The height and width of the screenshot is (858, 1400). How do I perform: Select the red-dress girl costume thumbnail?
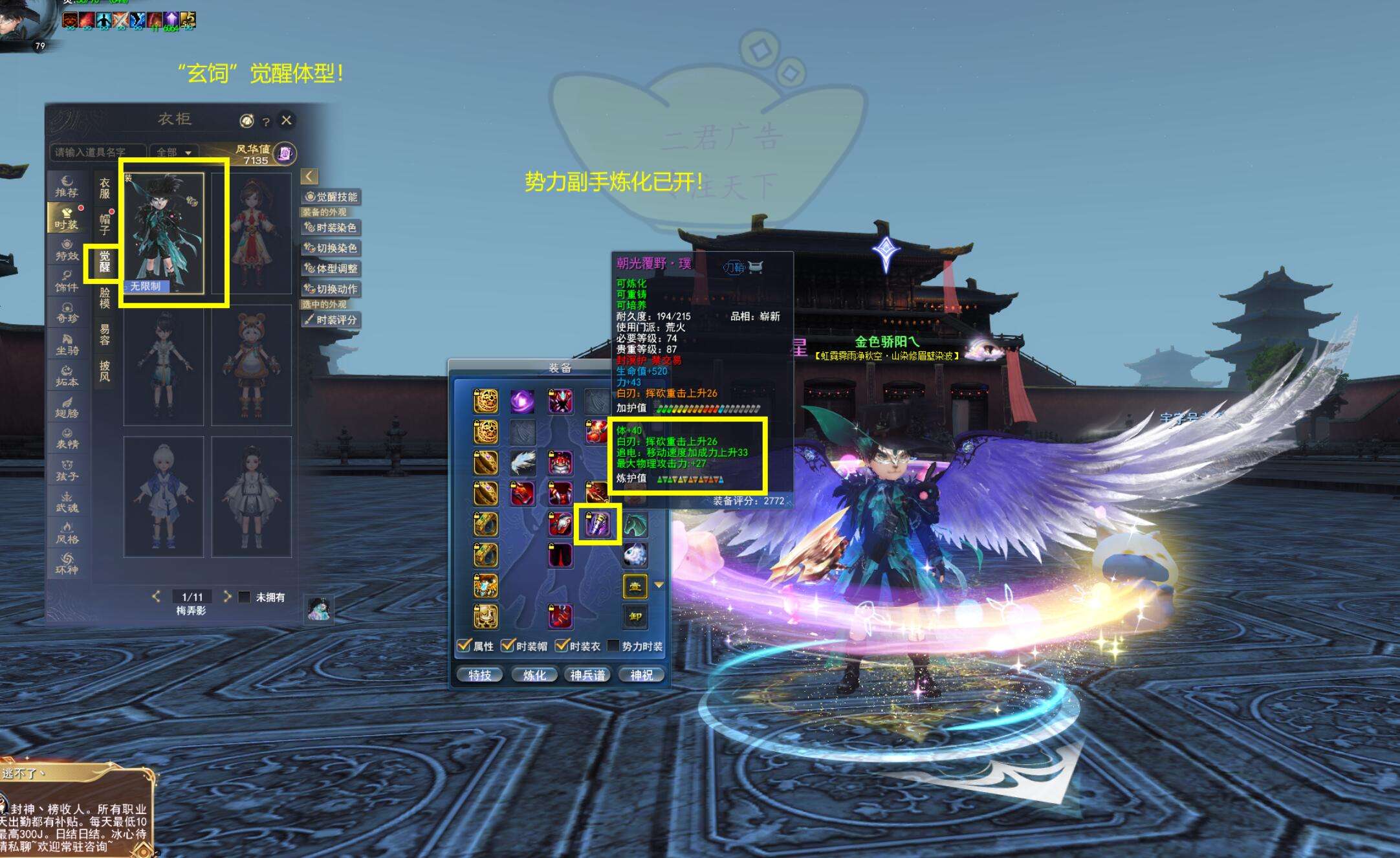[x=252, y=233]
